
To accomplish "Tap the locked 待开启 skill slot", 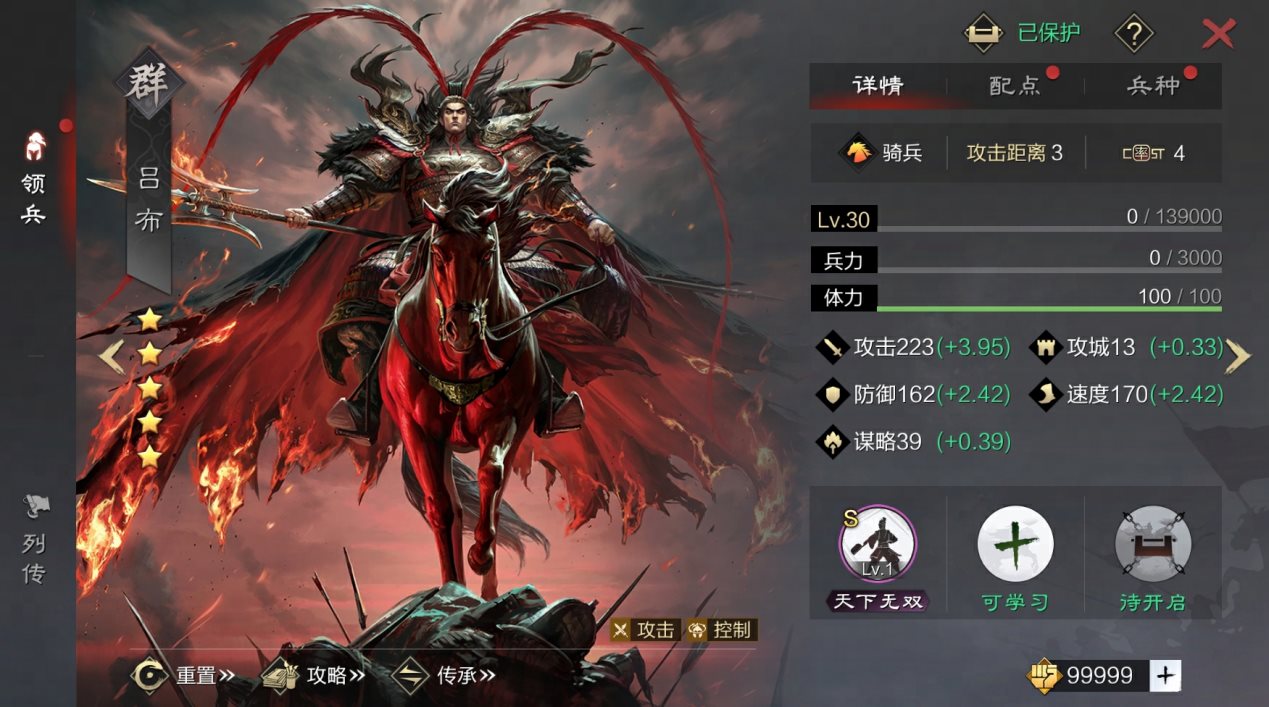I will coord(1152,545).
